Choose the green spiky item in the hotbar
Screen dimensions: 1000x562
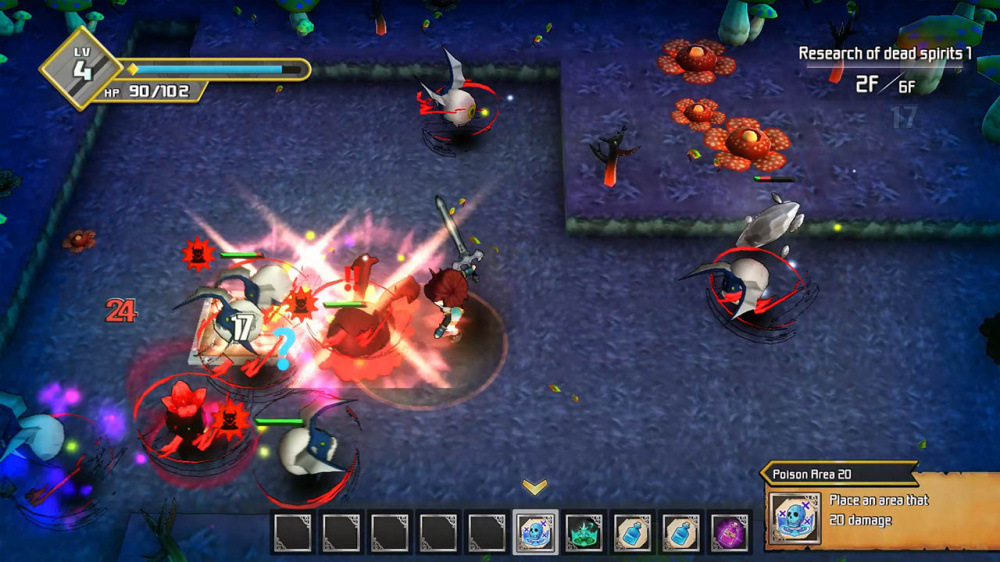(x=584, y=532)
